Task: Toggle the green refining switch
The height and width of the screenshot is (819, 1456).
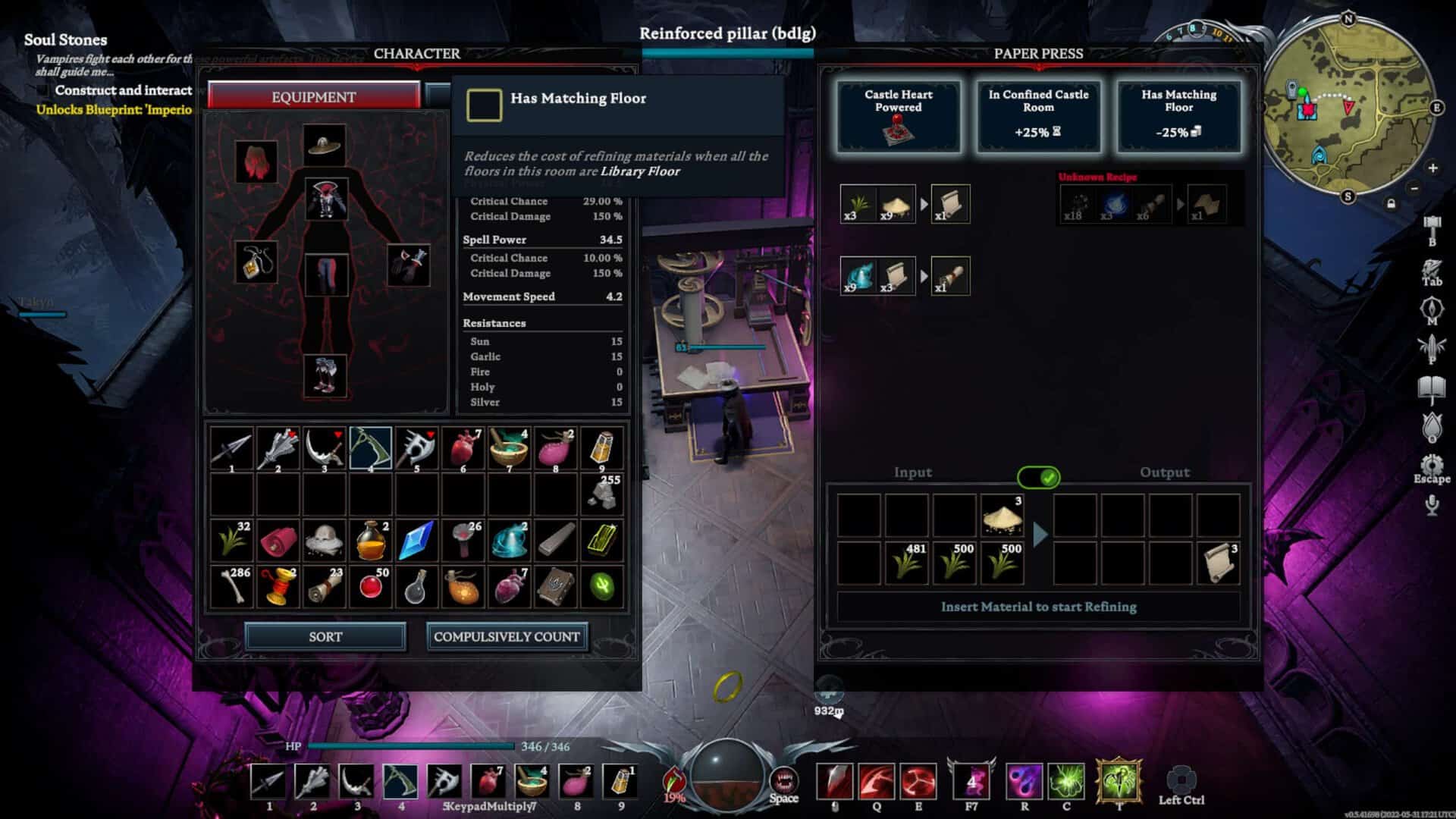Action: (x=1038, y=477)
